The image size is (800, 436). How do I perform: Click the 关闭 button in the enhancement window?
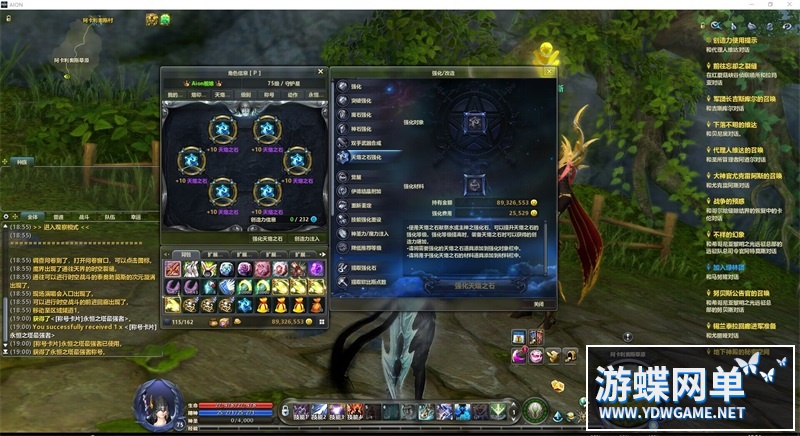tap(538, 303)
